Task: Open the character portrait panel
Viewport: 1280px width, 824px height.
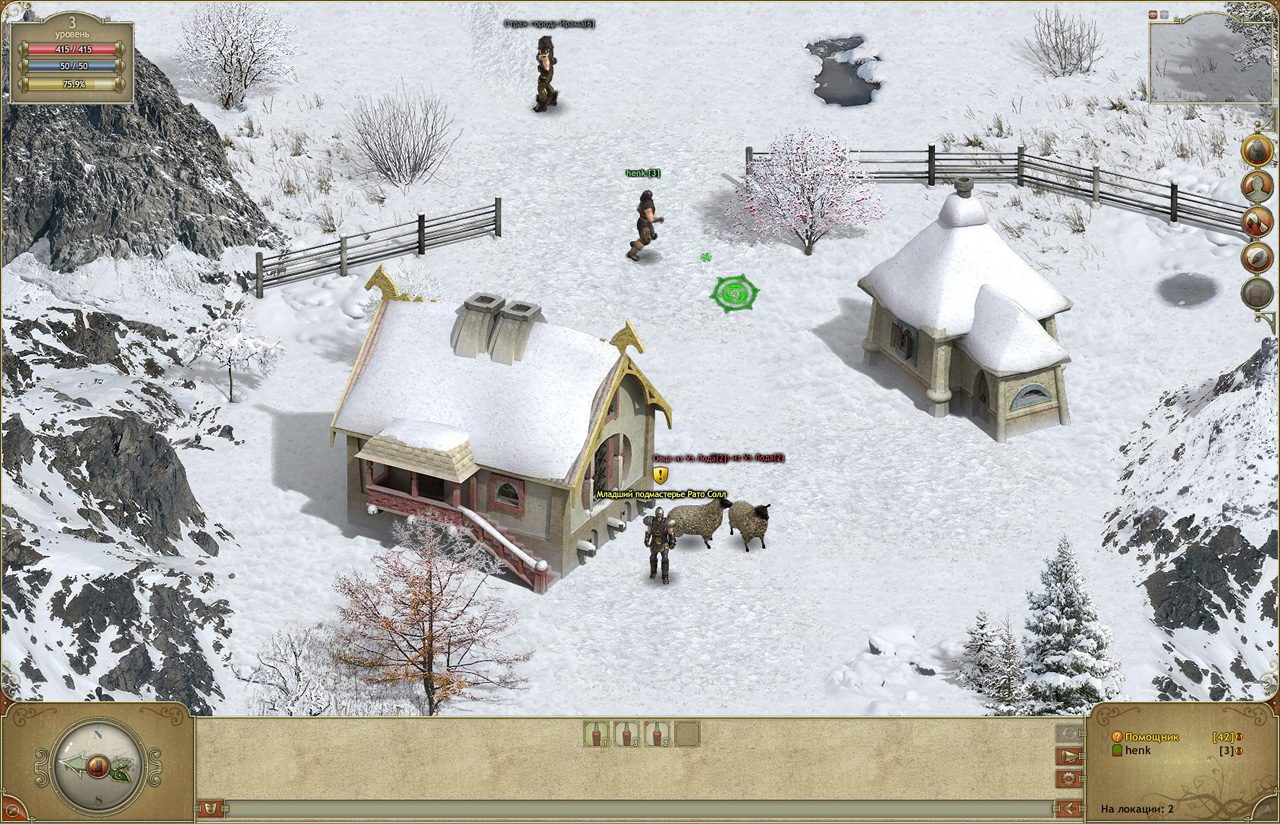Action: coord(1257,185)
